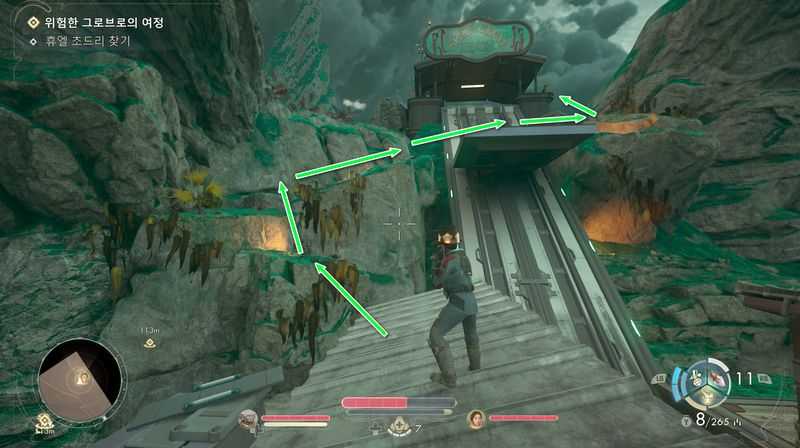Click the right companion portrait
Viewport: 800px width, 448px height.
coord(476,419)
